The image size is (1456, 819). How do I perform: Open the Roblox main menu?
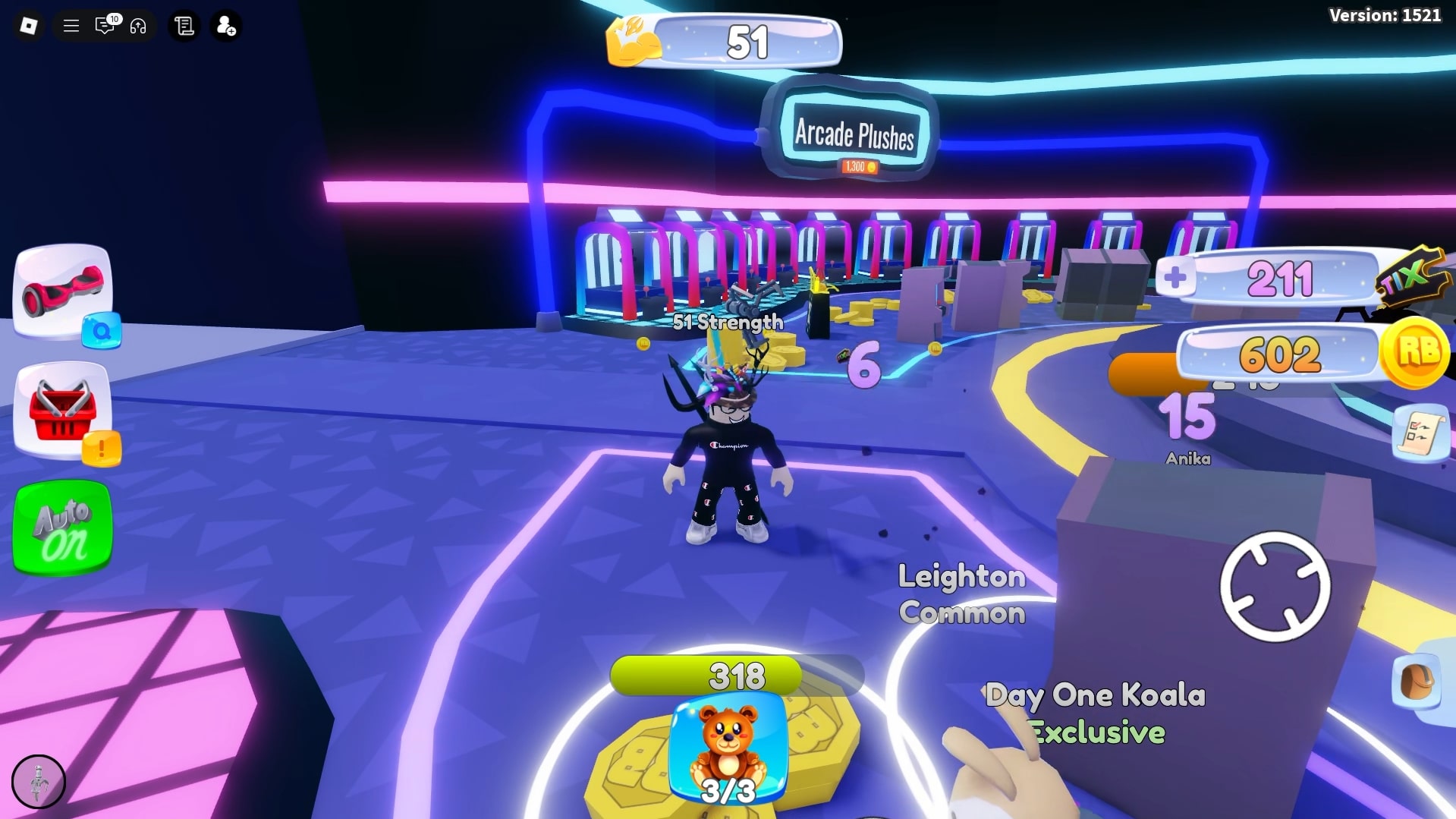tap(27, 25)
